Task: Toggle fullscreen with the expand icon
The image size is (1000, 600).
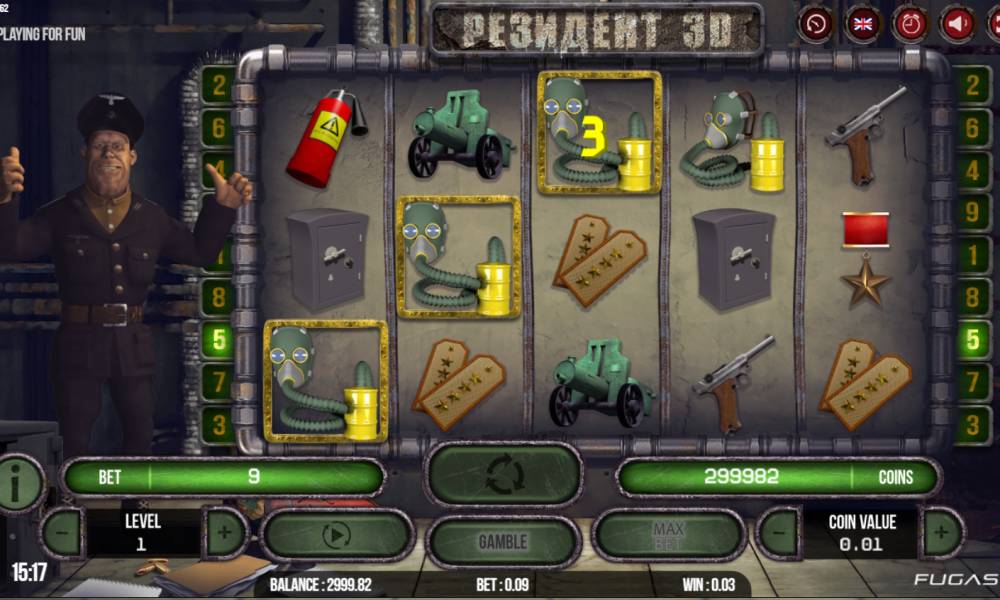Action: [x=993, y=24]
